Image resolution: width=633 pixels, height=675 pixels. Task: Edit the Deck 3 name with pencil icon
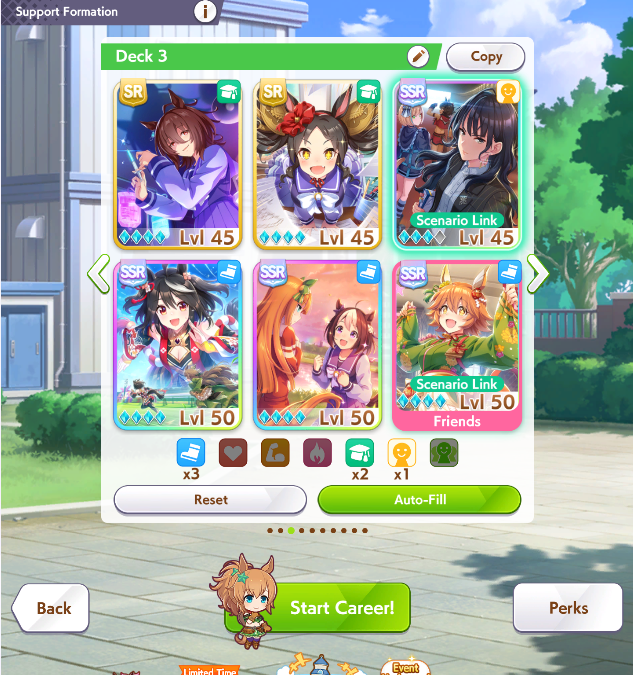coord(418,57)
